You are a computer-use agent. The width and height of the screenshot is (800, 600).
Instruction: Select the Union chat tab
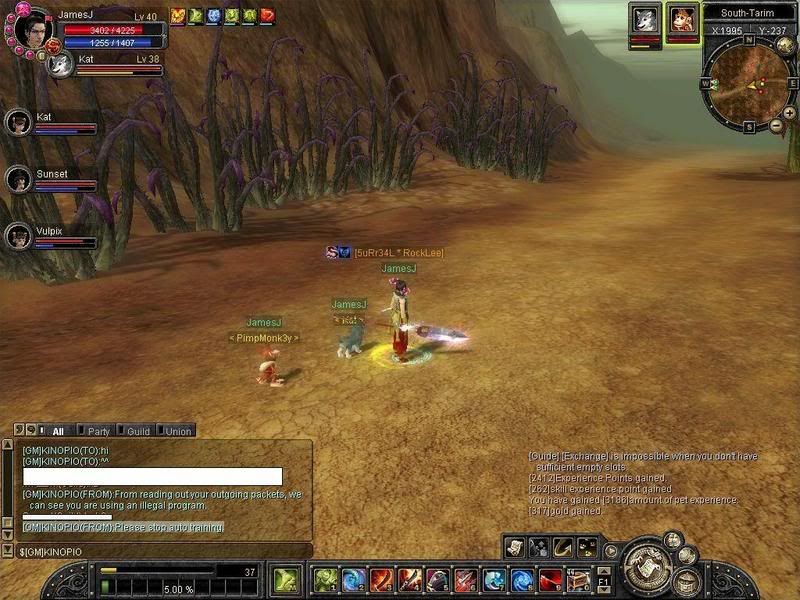point(177,431)
